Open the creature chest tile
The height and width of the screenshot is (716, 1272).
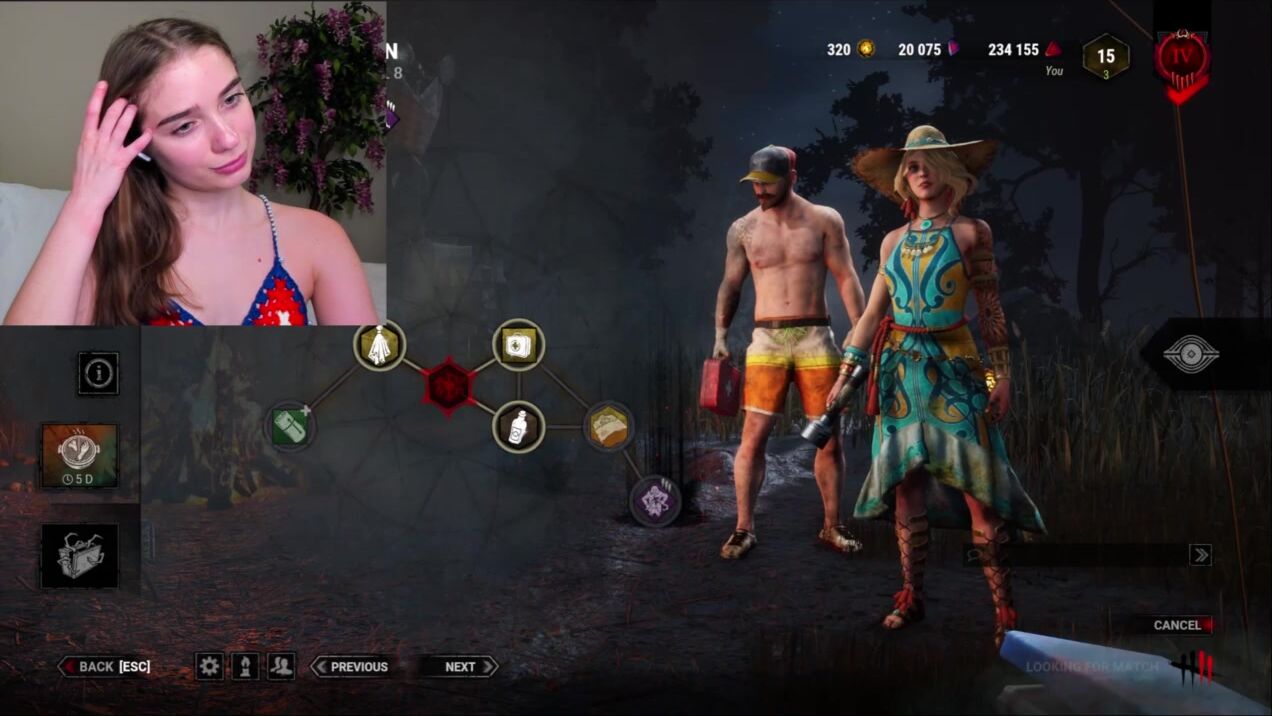click(x=79, y=556)
